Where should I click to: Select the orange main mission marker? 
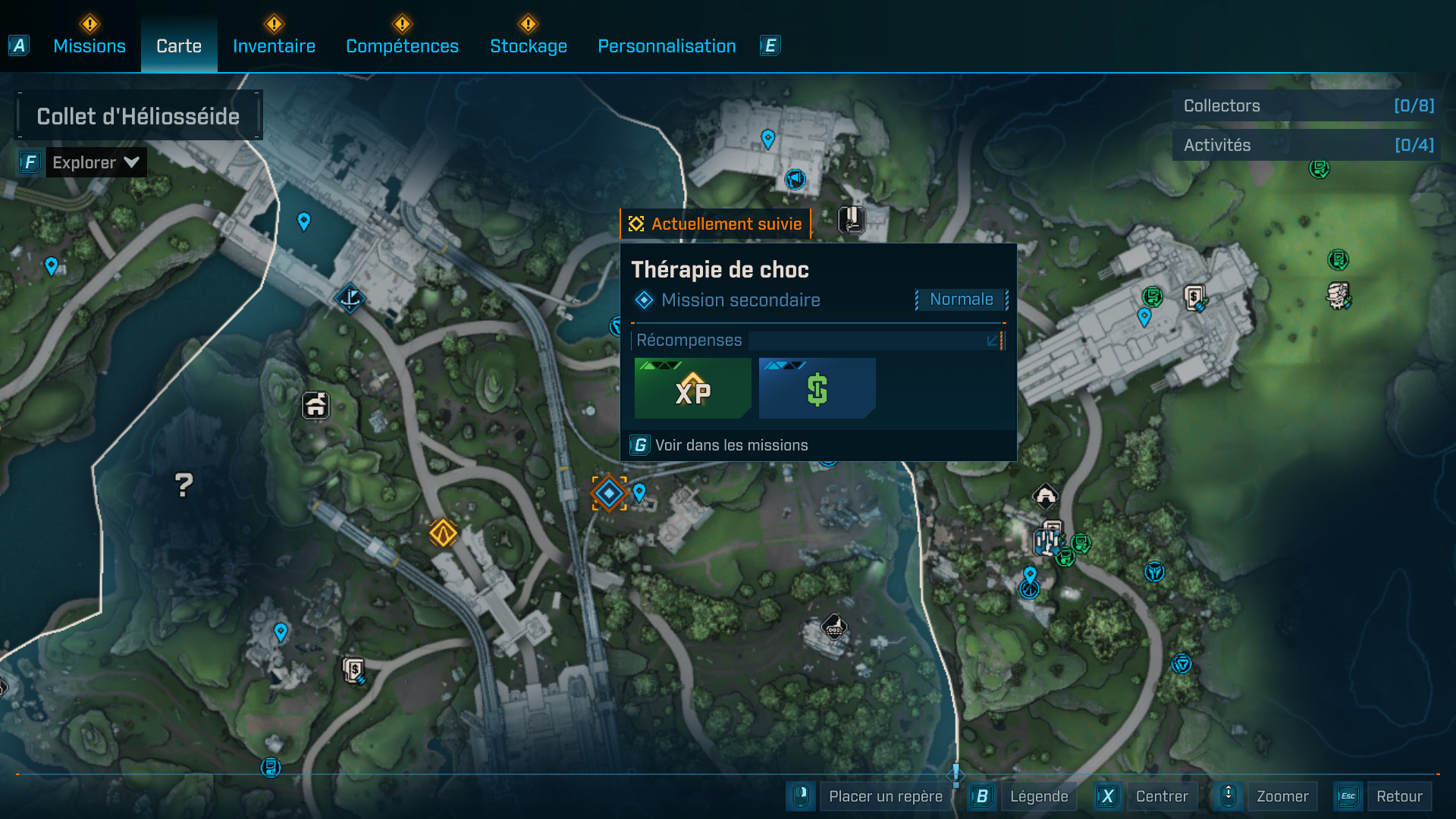point(443,533)
